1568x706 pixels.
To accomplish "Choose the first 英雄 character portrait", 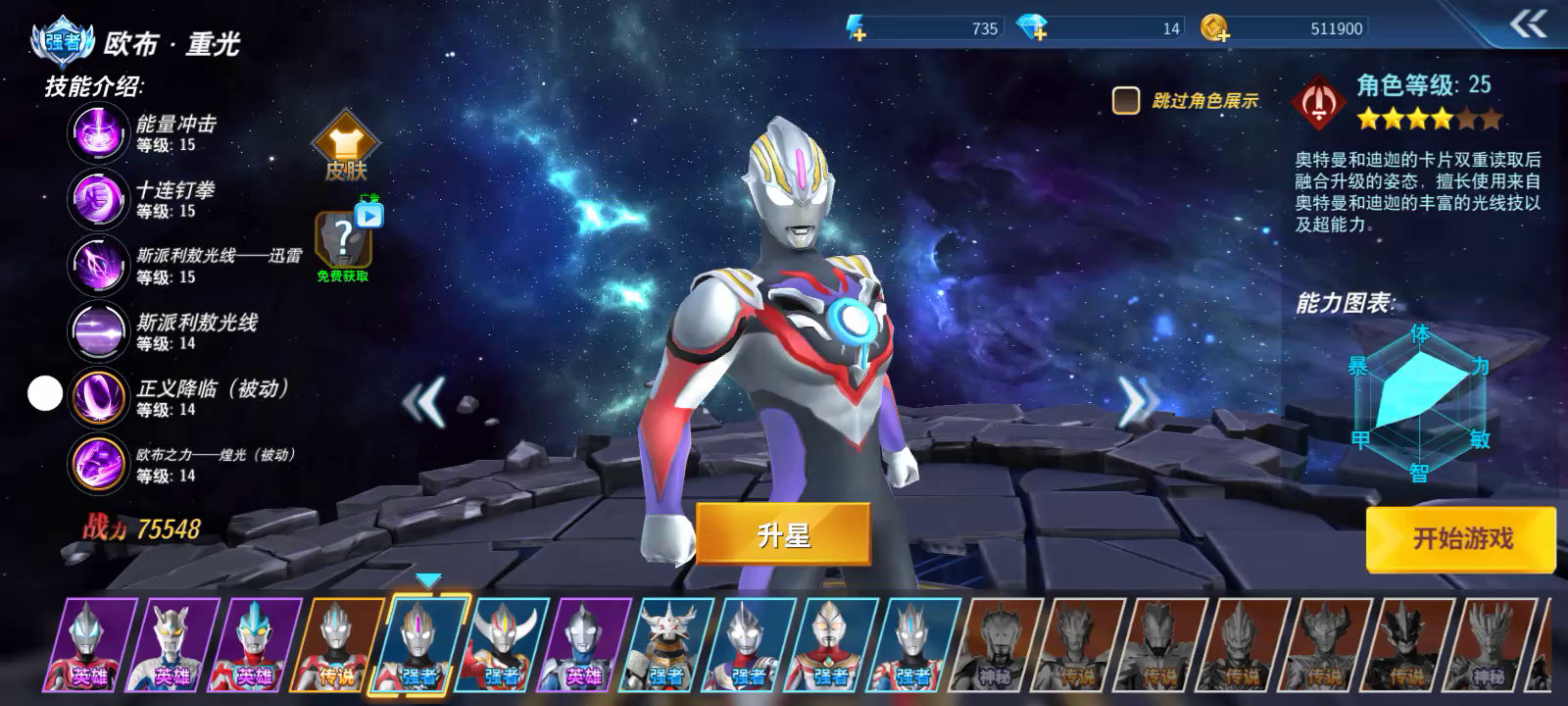I will tap(90, 644).
